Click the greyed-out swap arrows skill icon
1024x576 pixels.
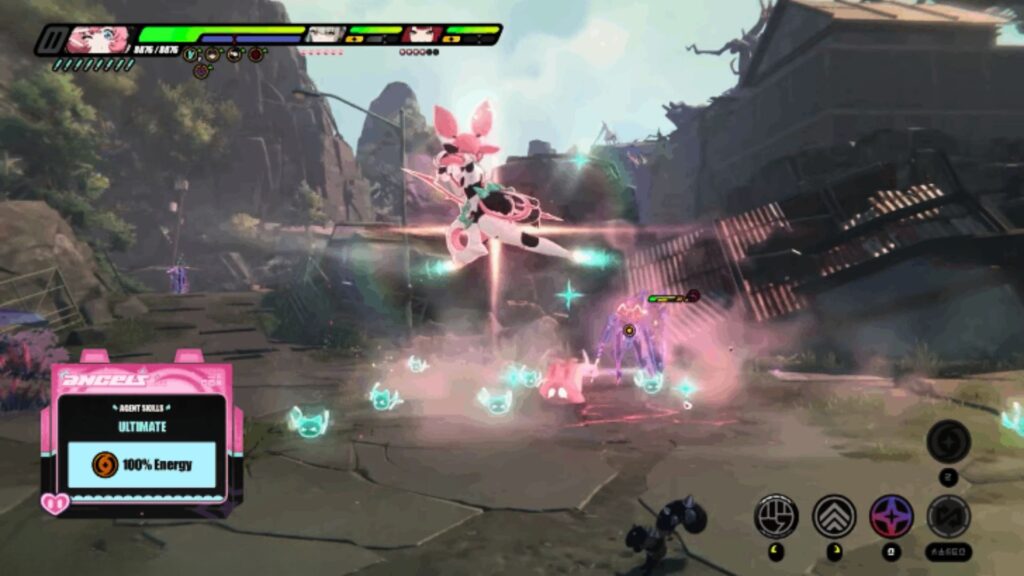point(947,516)
